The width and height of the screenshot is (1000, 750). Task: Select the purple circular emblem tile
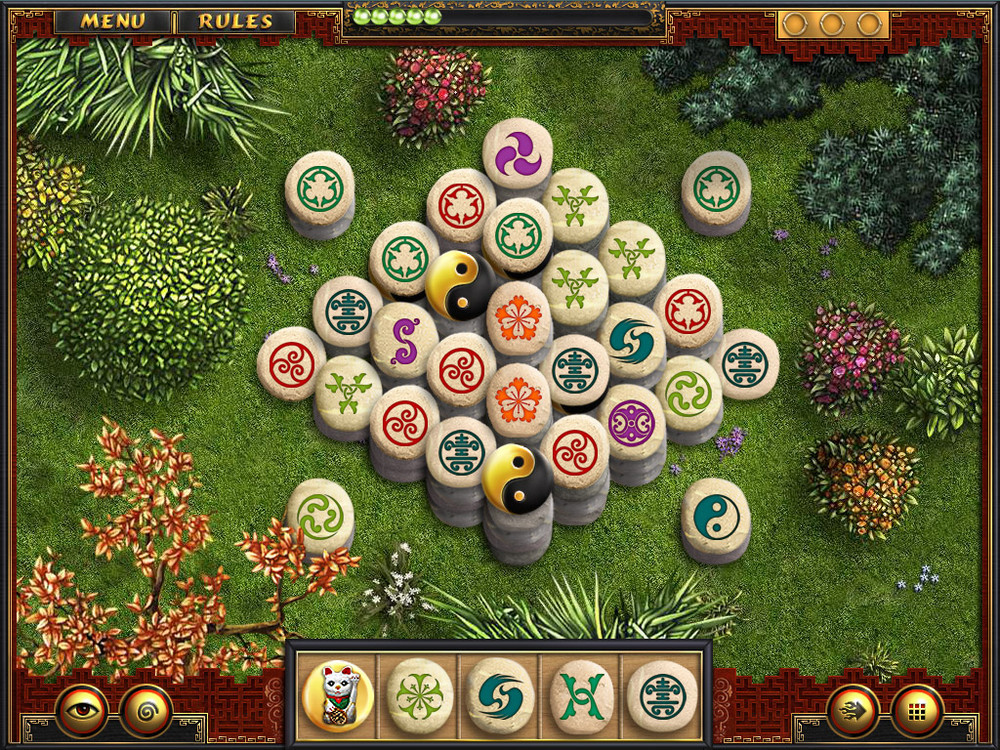tap(631, 421)
